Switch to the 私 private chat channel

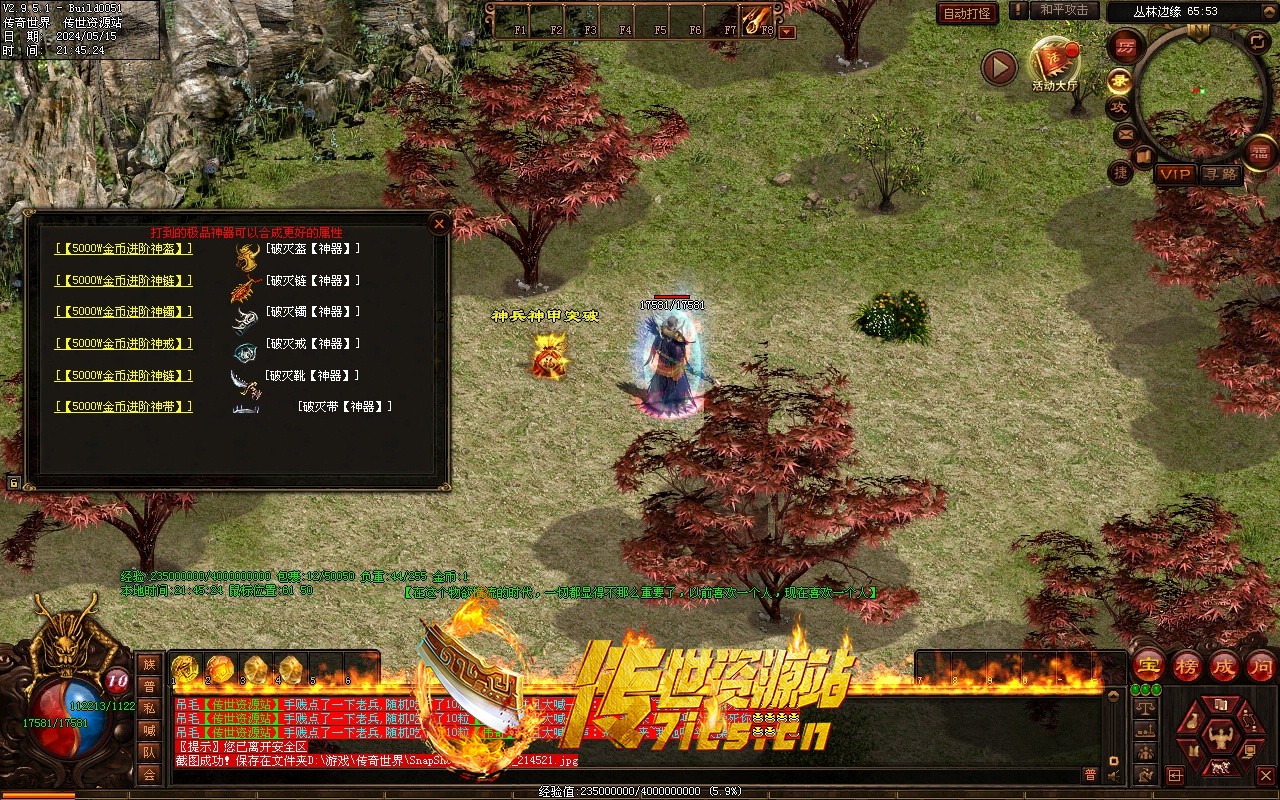[149, 707]
